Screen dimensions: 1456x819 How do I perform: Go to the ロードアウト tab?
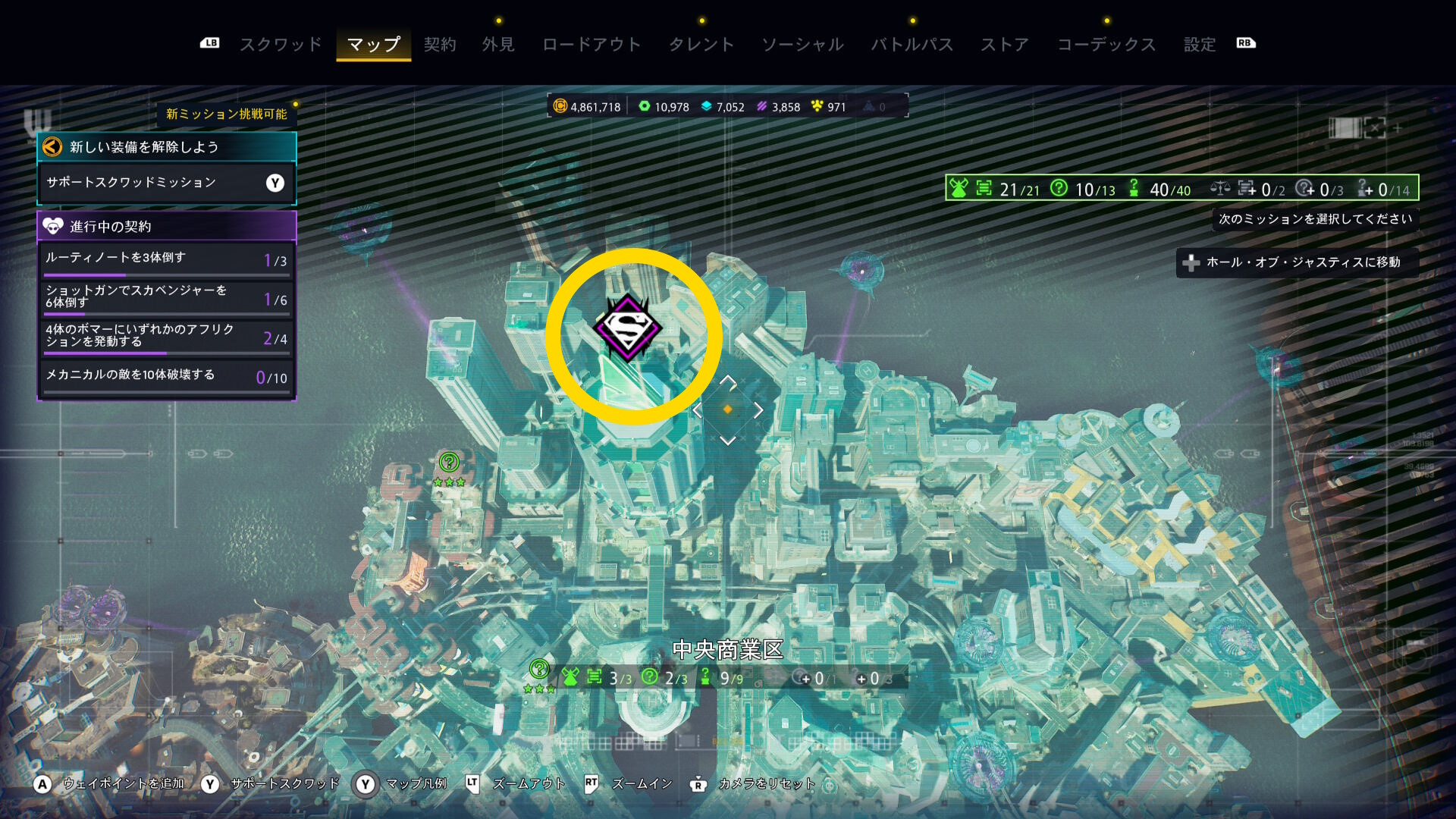pos(591,44)
